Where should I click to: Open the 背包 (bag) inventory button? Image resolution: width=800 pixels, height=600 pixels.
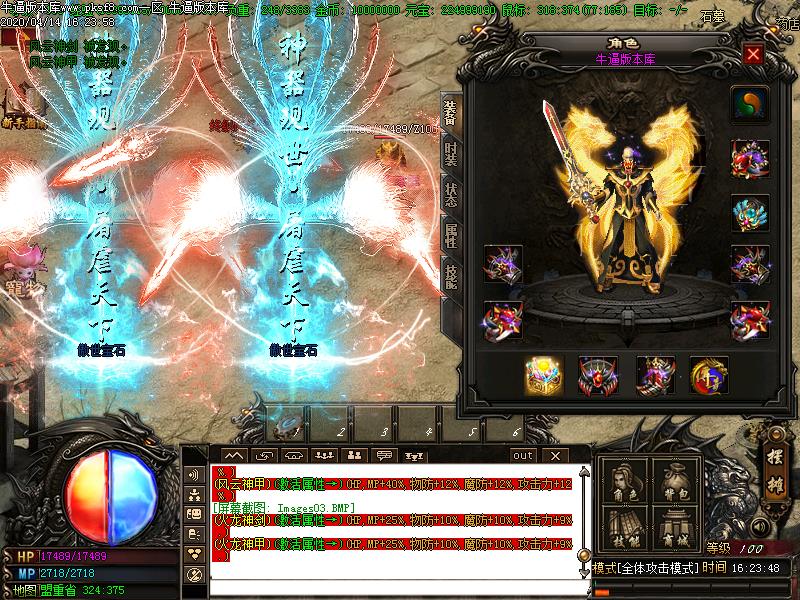[674, 481]
